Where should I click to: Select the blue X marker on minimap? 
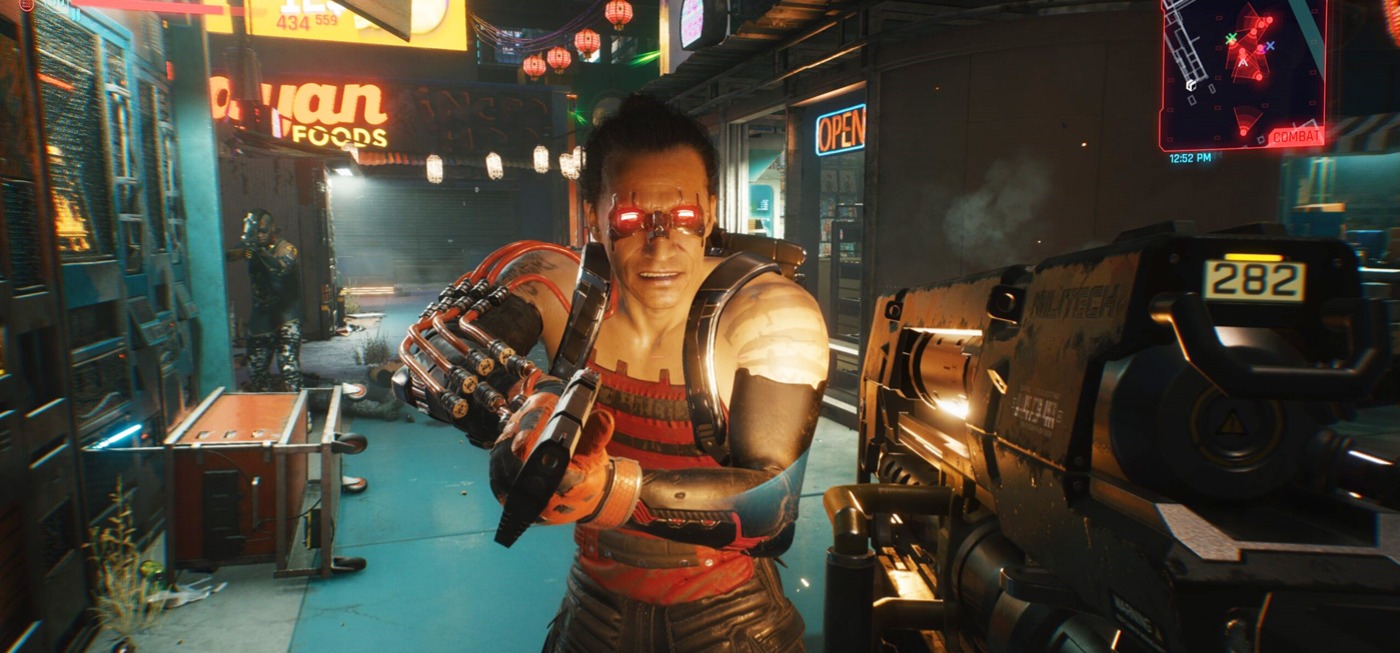click(1270, 46)
